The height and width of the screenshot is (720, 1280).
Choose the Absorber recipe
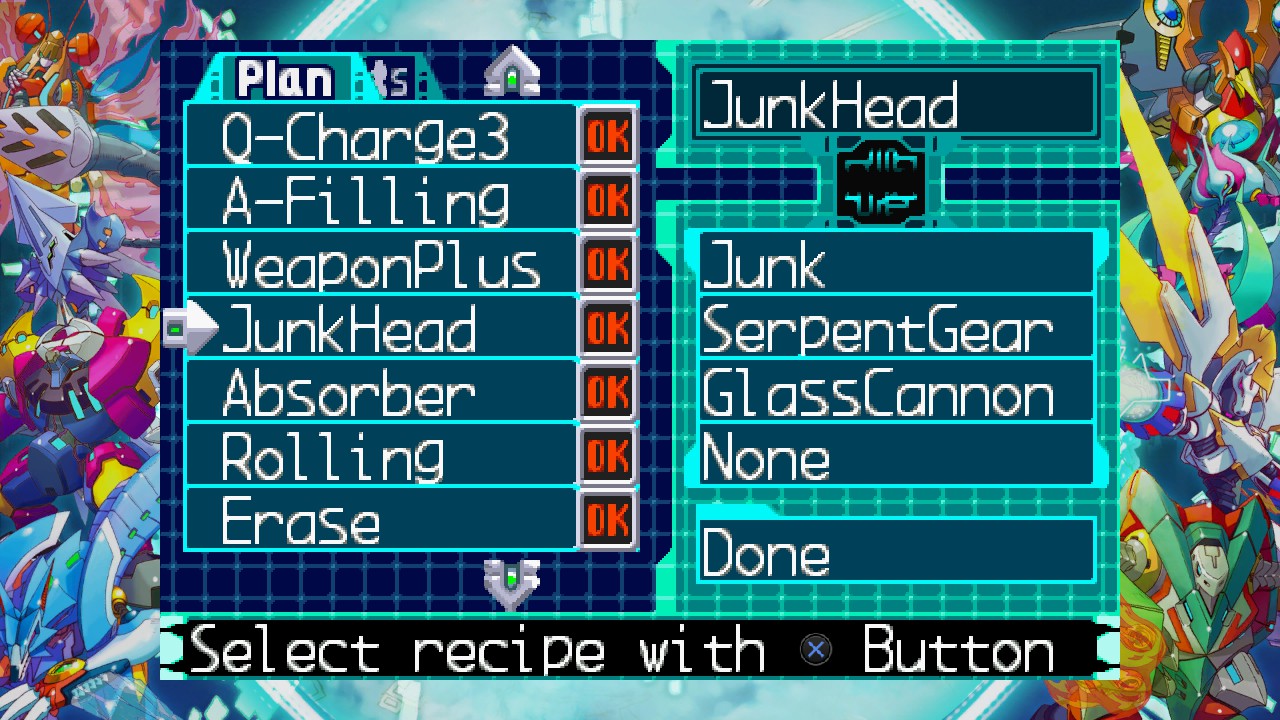[380, 392]
